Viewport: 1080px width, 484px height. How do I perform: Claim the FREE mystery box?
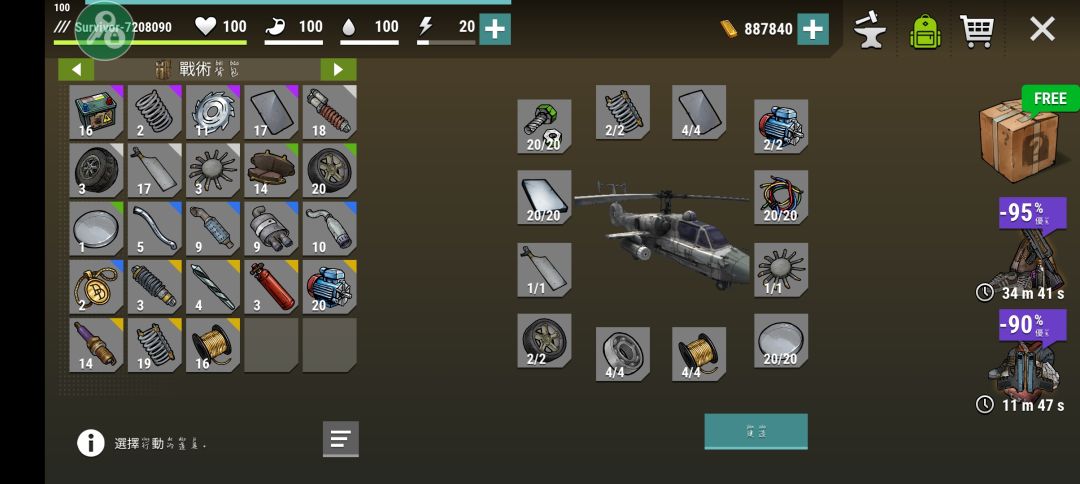click(1018, 136)
